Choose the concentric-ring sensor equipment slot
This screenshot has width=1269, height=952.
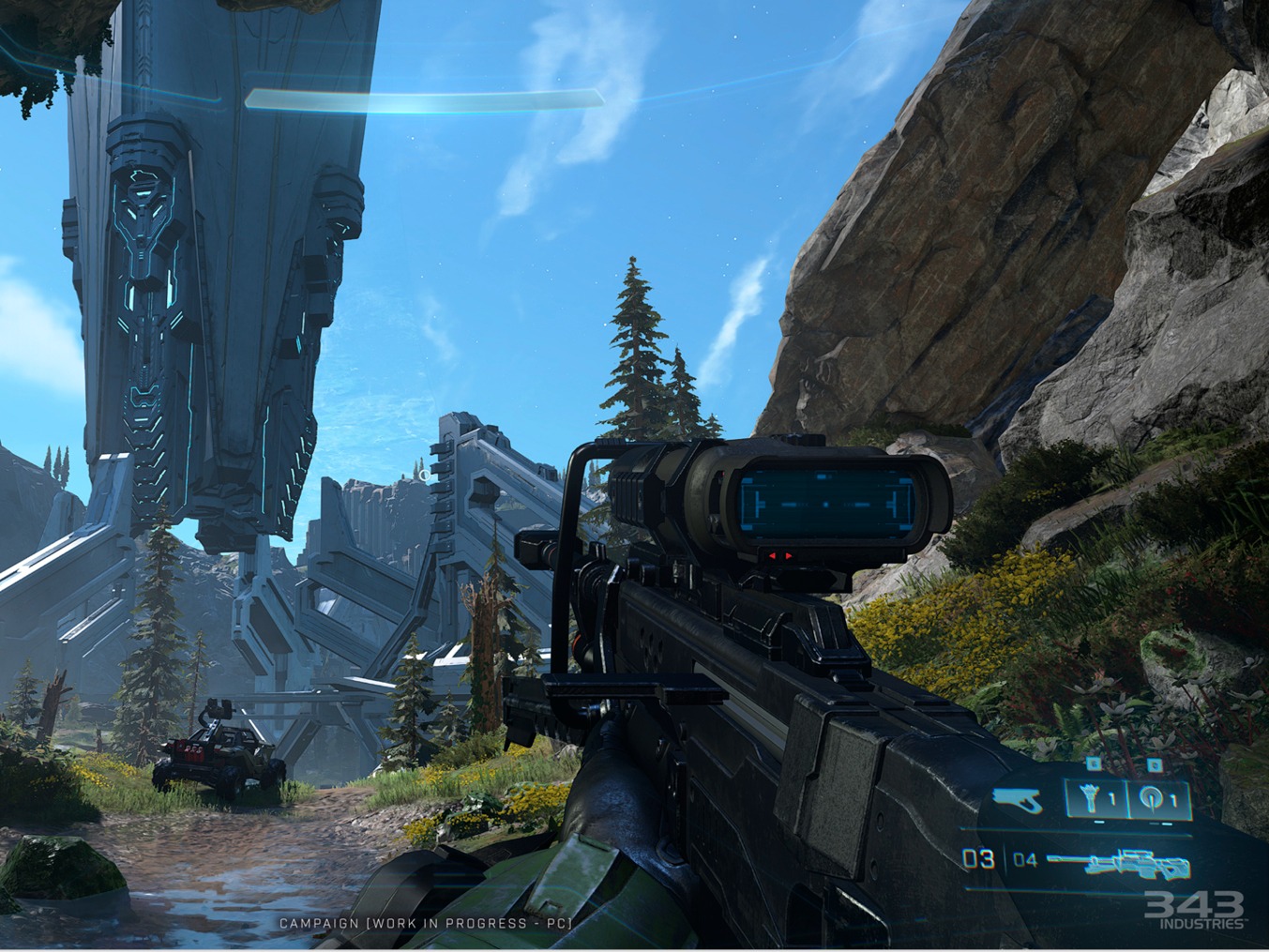pos(1158,801)
